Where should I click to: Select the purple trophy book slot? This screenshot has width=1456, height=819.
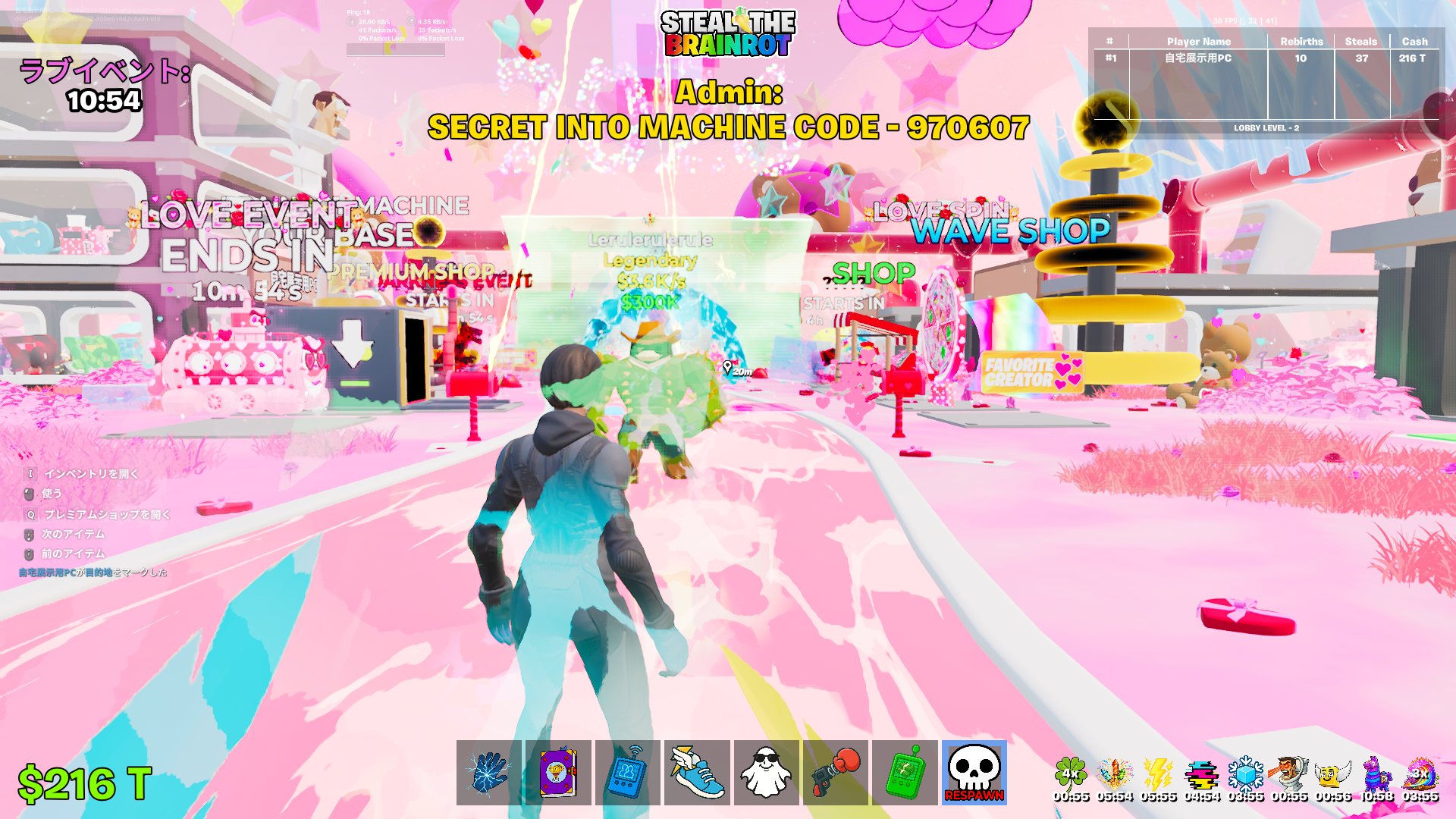tap(559, 773)
